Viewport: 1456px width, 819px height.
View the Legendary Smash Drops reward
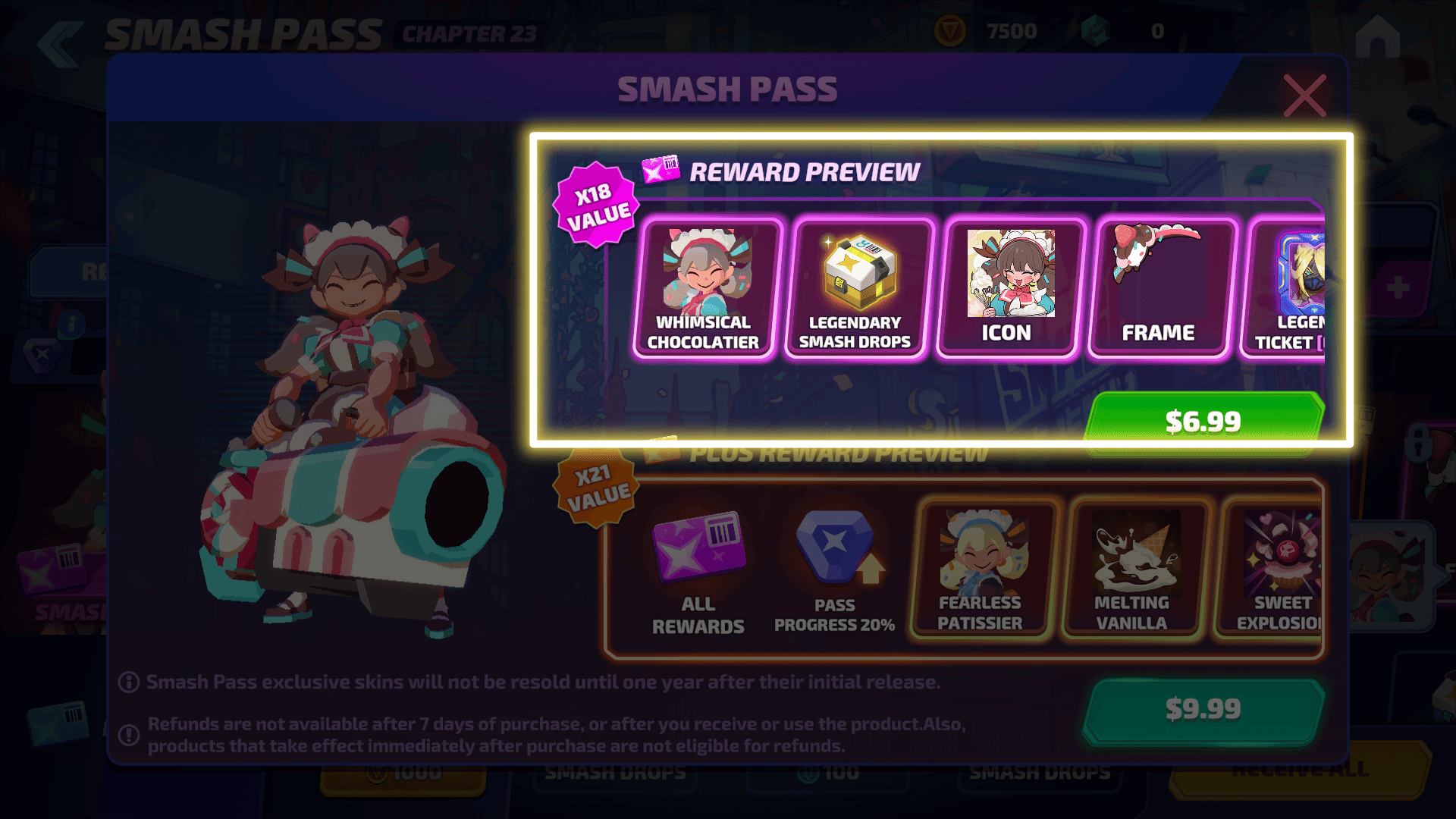[855, 288]
